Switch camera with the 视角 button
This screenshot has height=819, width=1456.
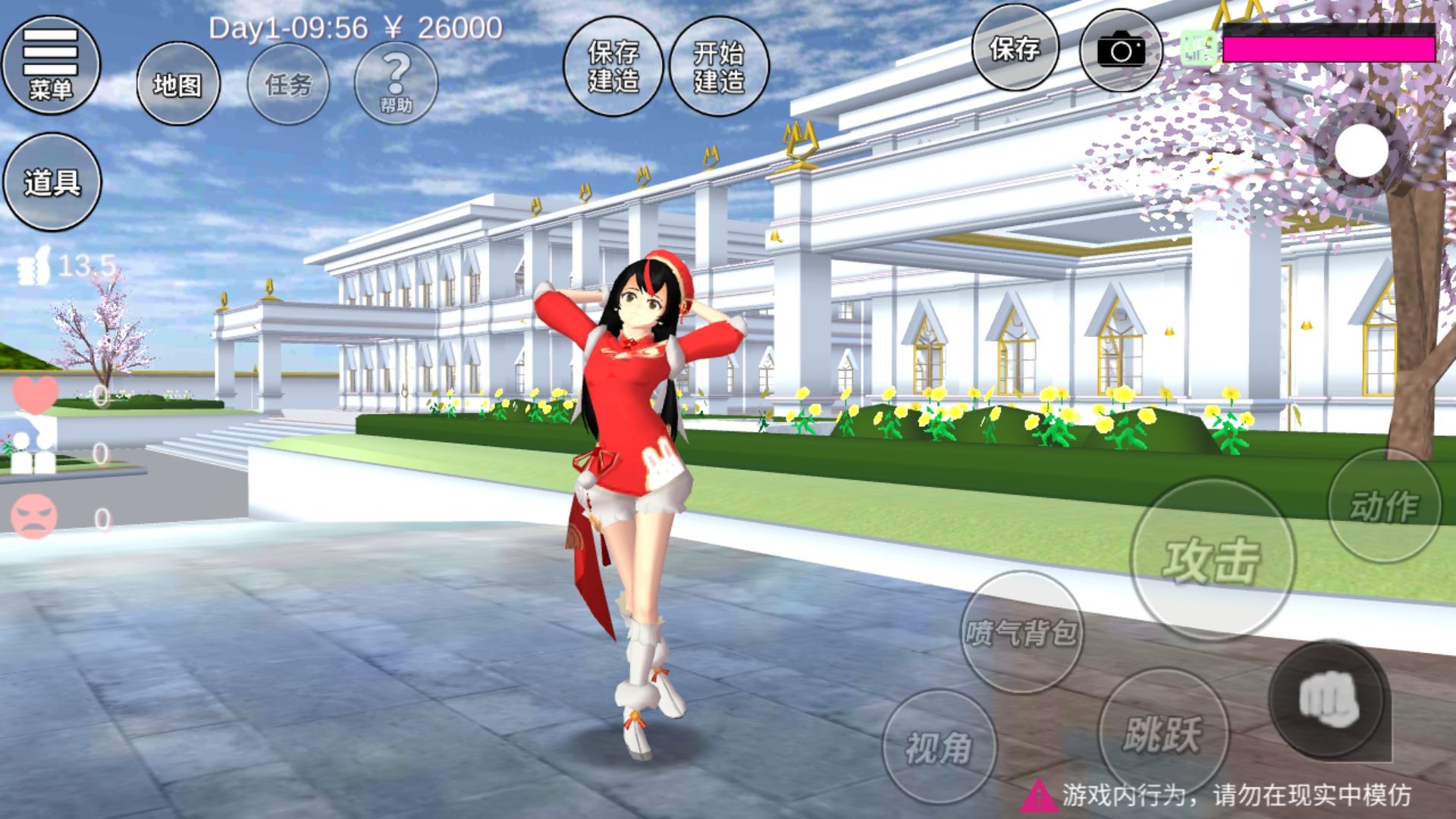coord(939,747)
